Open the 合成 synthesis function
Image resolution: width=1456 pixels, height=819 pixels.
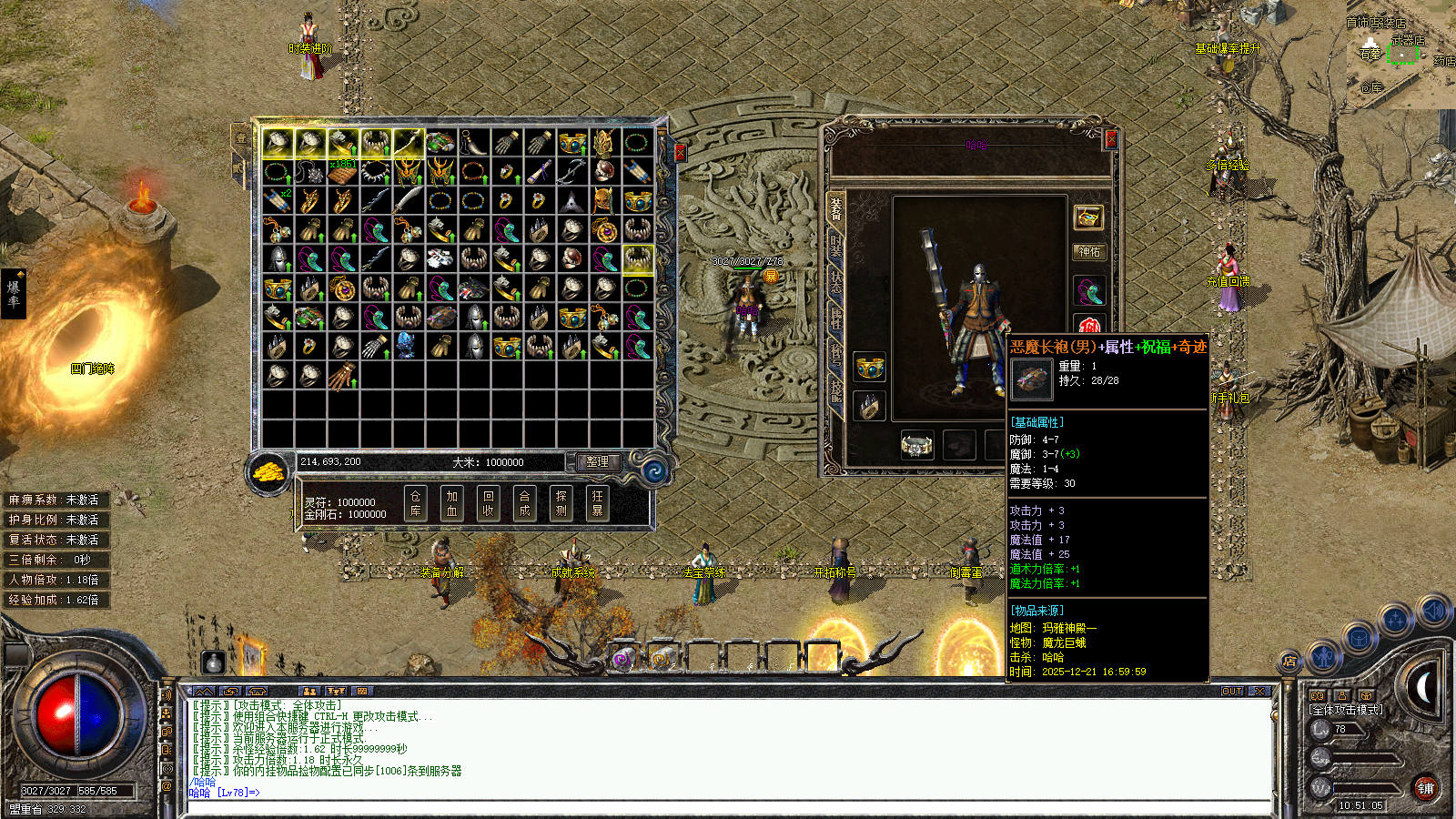coord(524,503)
